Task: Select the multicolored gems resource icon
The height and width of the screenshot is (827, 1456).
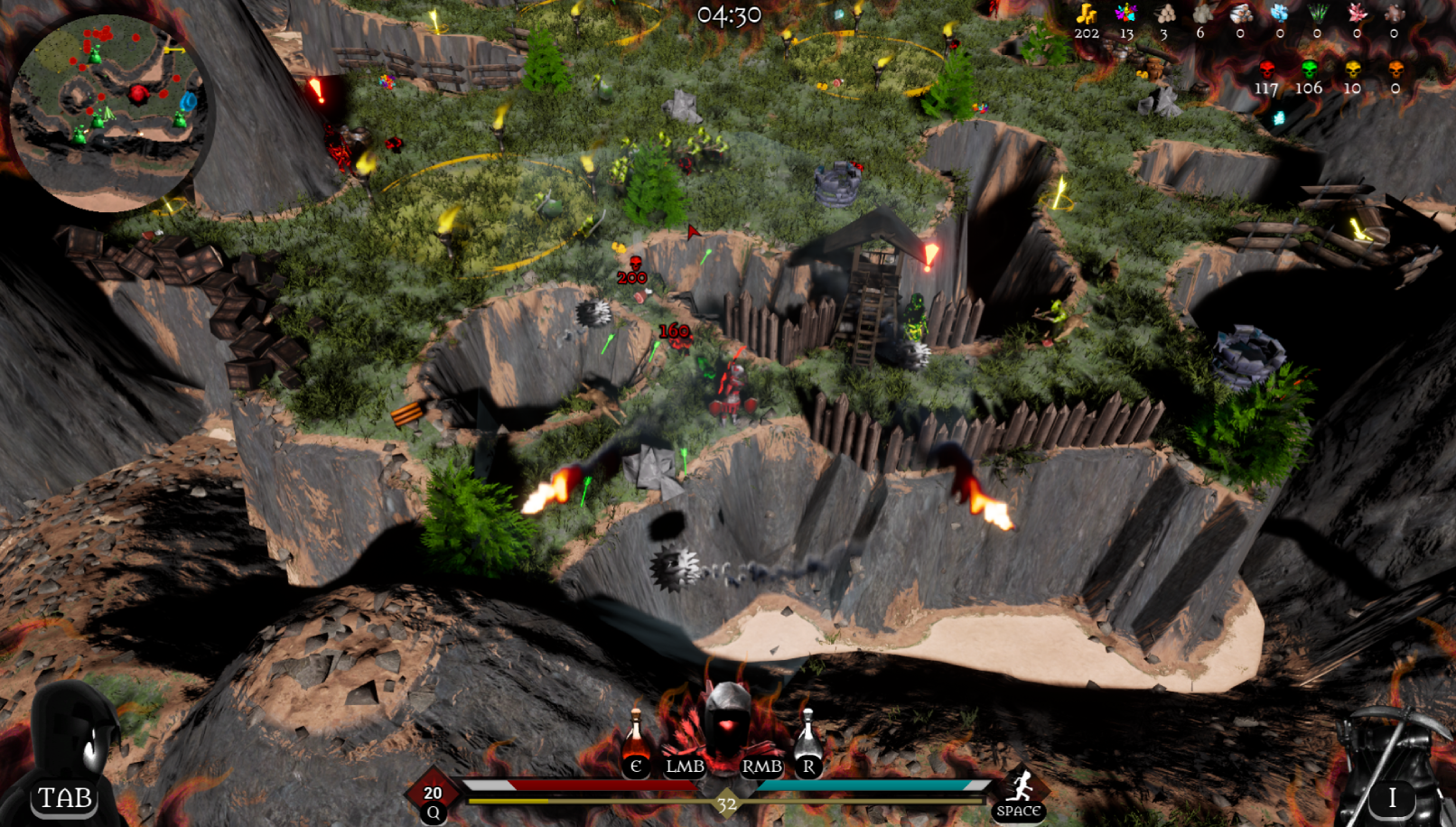Action: click(x=1125, y=14)
